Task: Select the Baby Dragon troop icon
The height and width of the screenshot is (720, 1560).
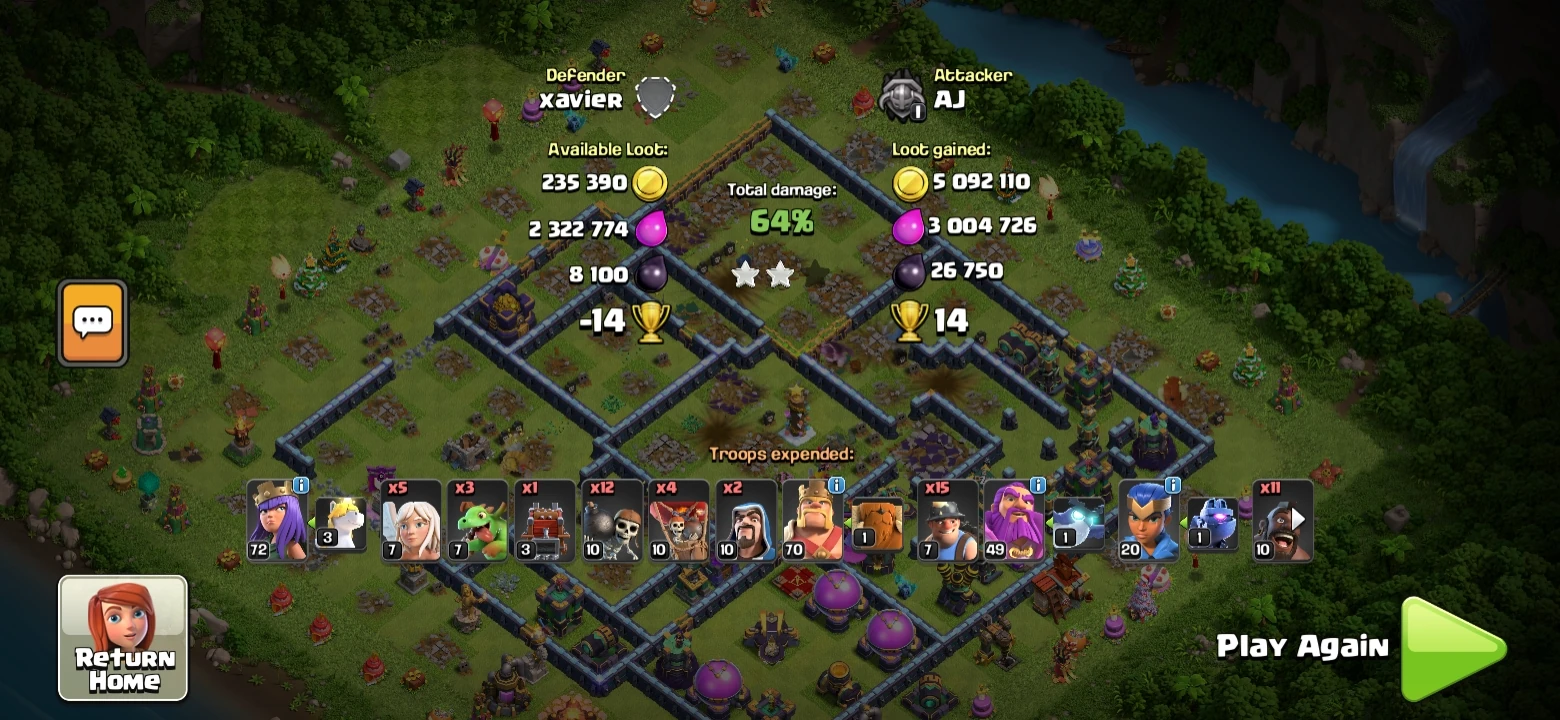Action: (x=478, y=522)
